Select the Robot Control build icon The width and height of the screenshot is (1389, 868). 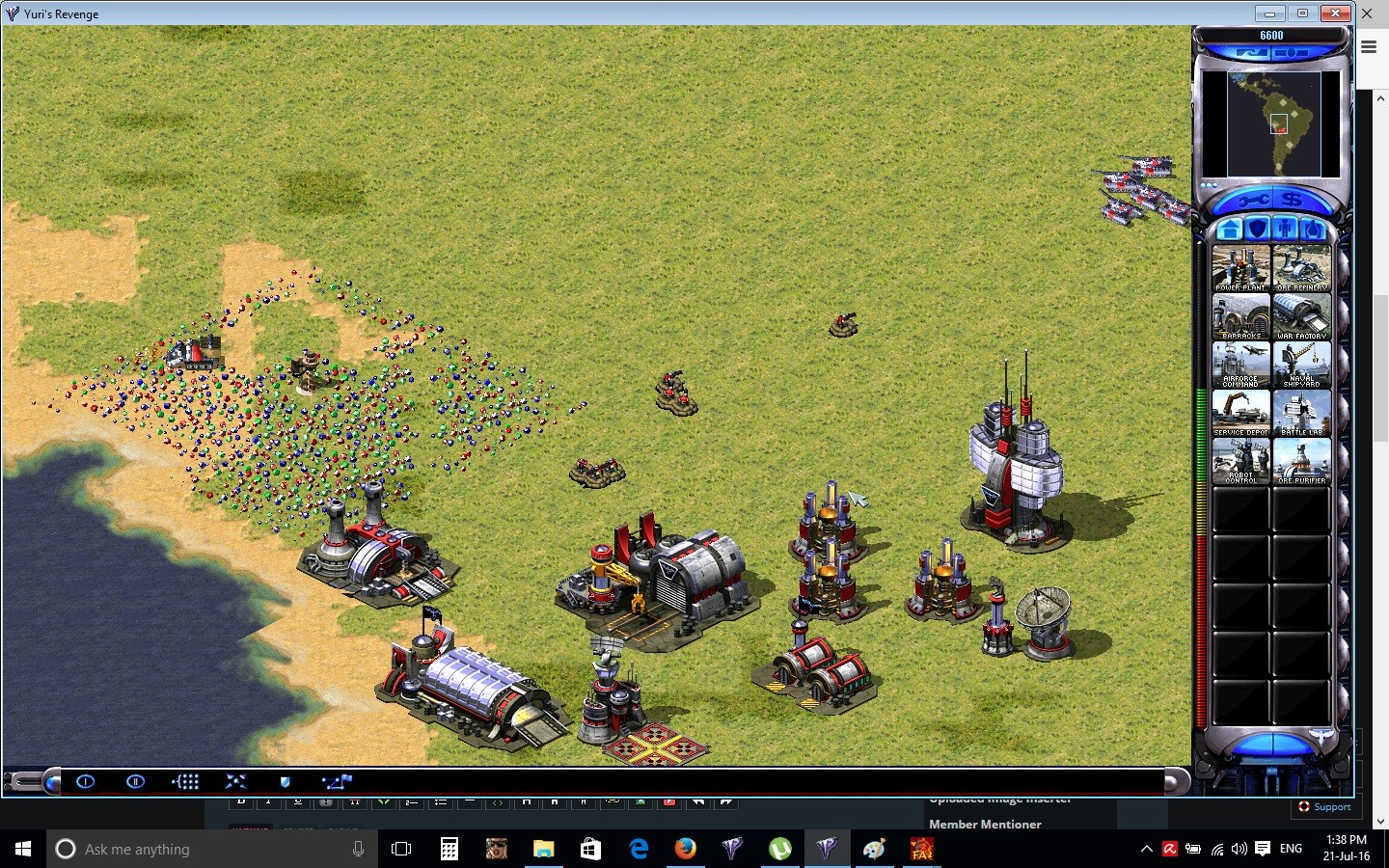pos(1241,461)
